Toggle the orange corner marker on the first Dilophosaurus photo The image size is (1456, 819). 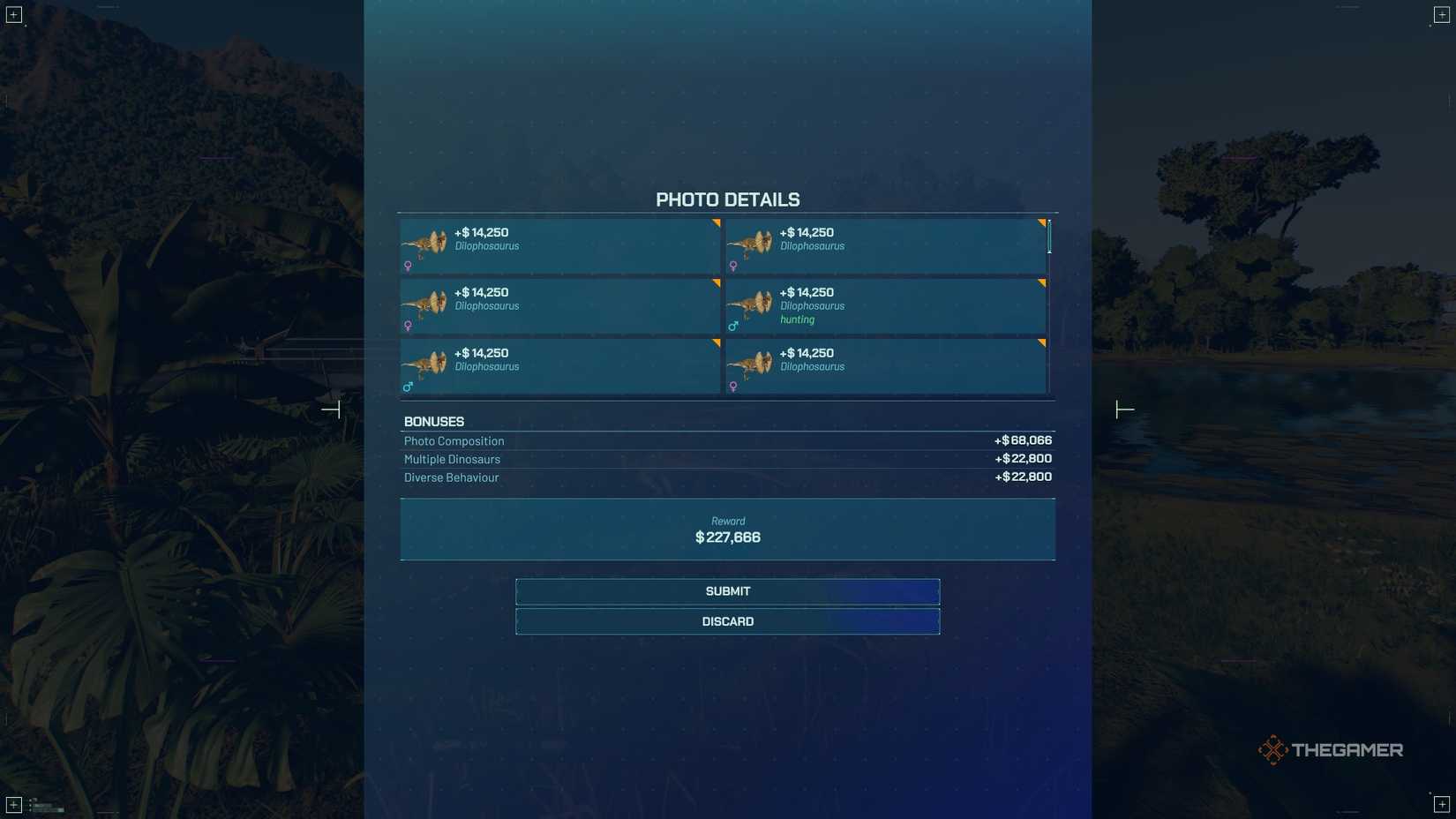pyautogui.click(x=716, y=224)
